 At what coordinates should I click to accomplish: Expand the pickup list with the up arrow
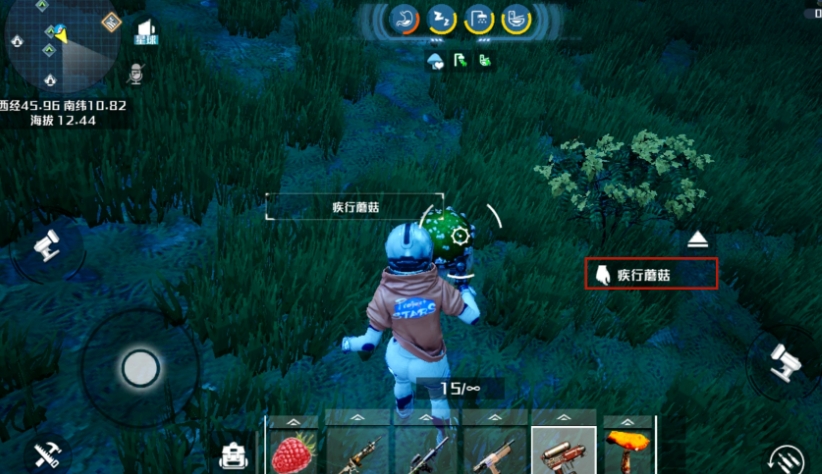tap(700, 239)
